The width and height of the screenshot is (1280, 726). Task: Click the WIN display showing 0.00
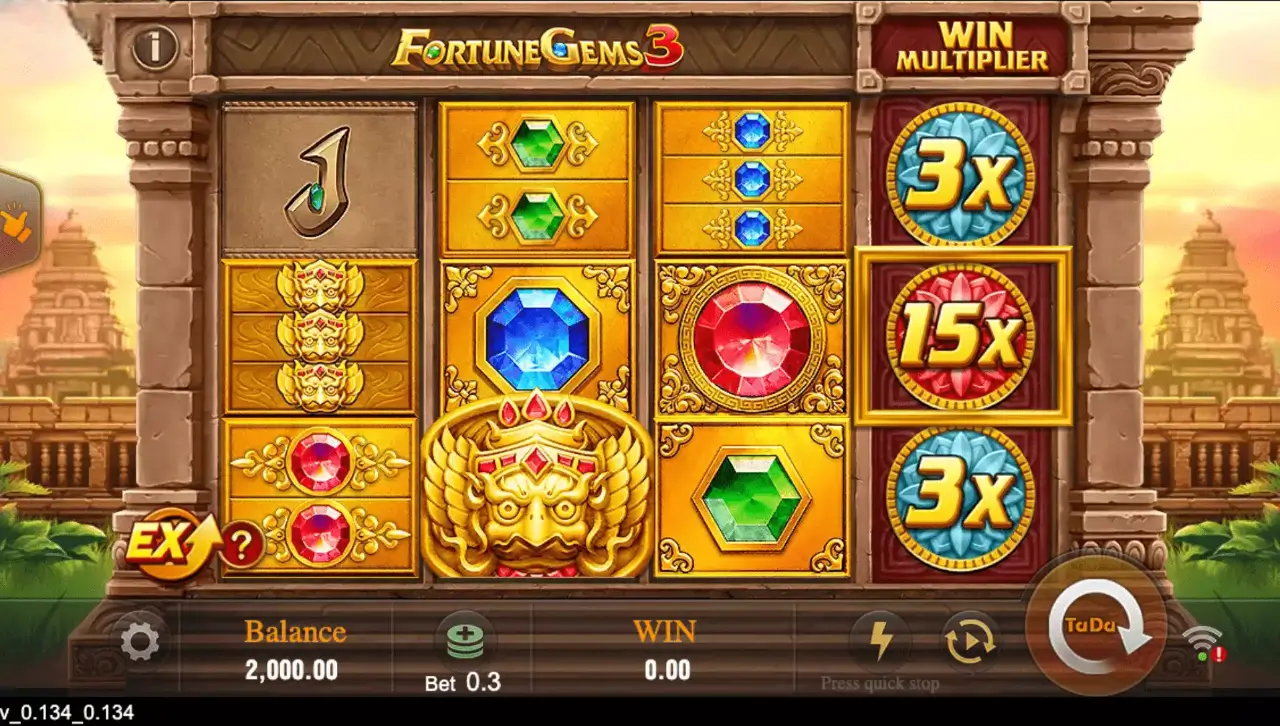[x=667, y=650]
